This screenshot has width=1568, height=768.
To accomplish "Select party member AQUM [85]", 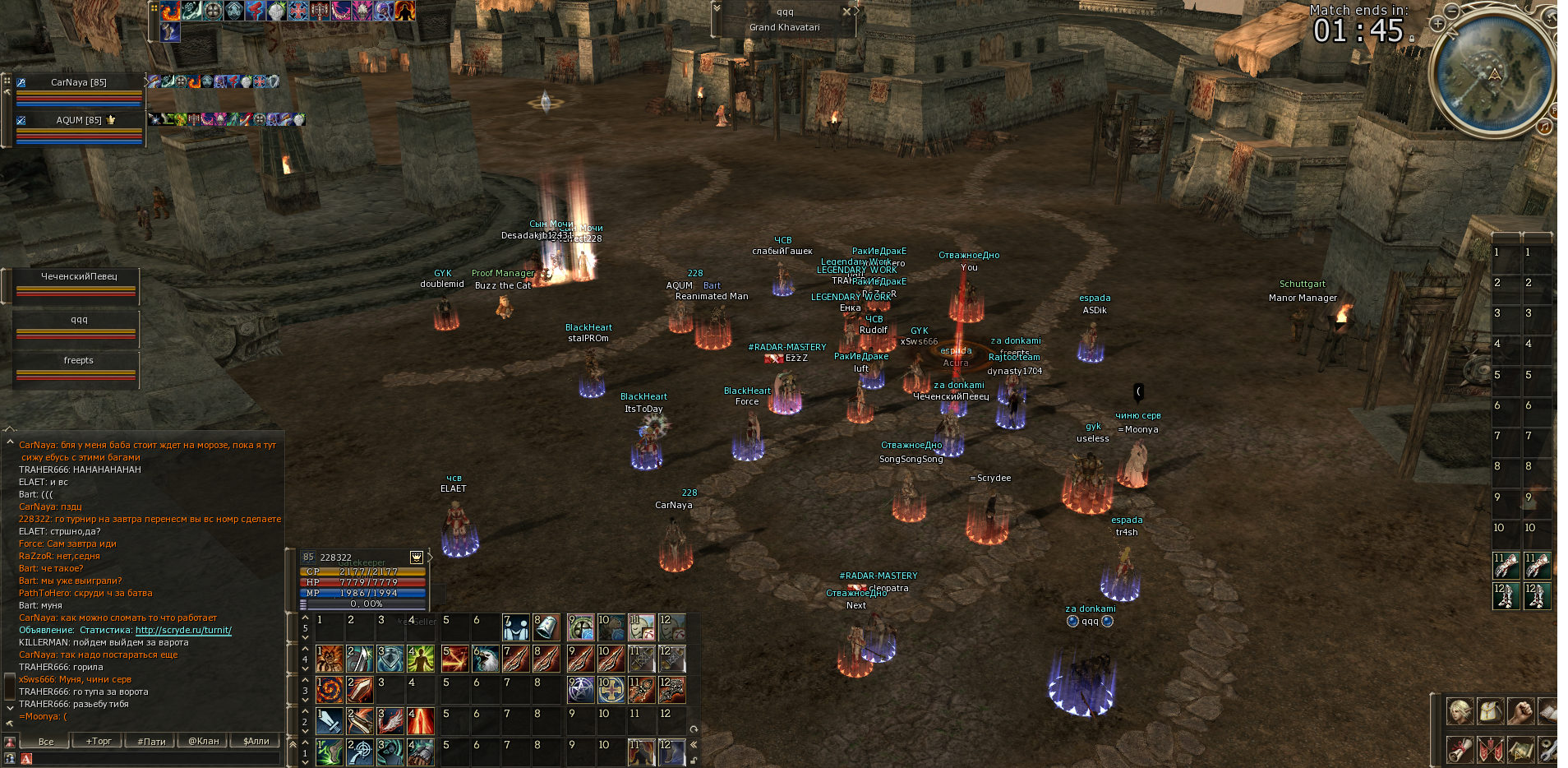I will coord(79,120).
